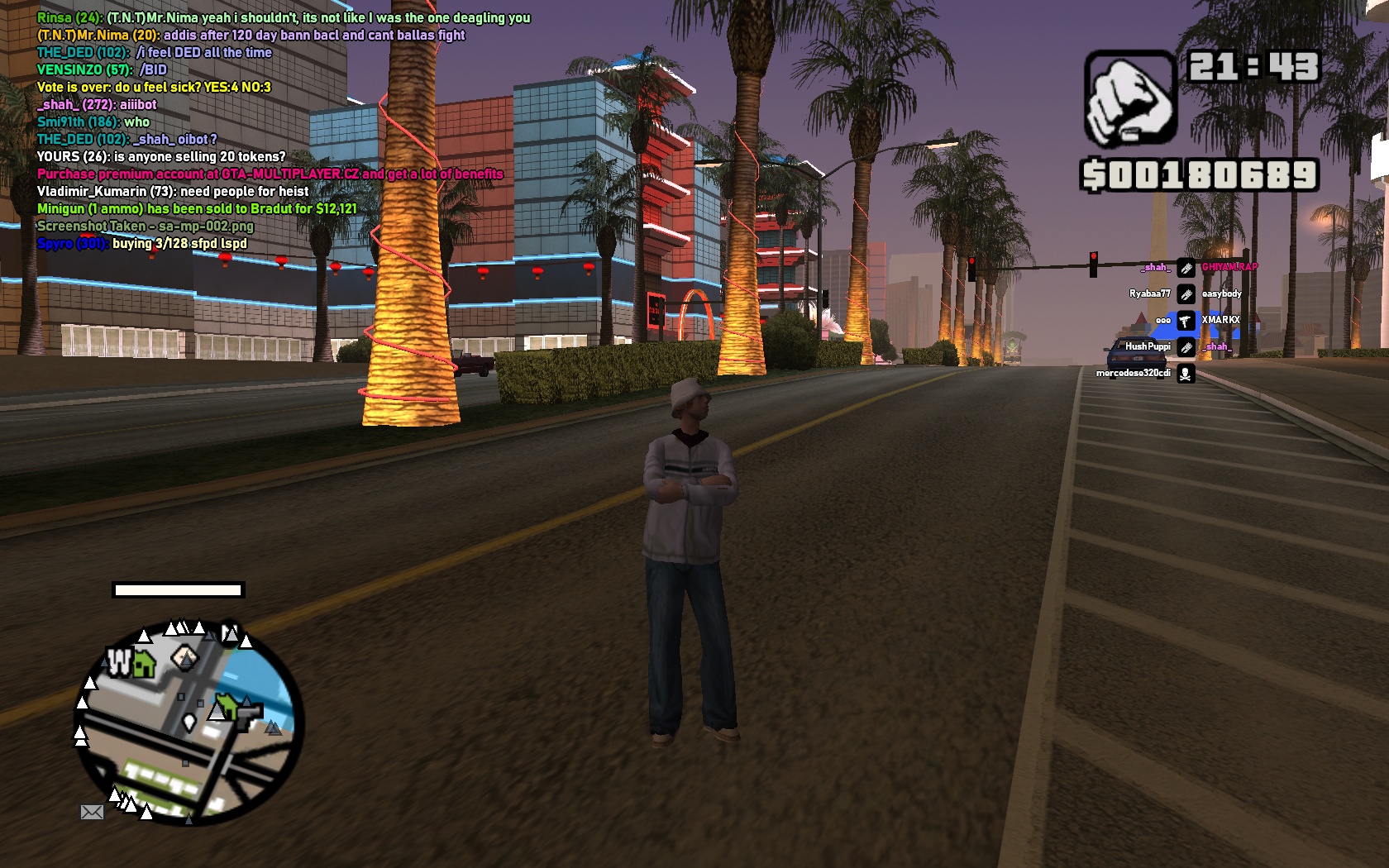Screen dimensions: 1389x868
Task: Click the Minigun sold to Bradut chat line
Action: [197, 208]
